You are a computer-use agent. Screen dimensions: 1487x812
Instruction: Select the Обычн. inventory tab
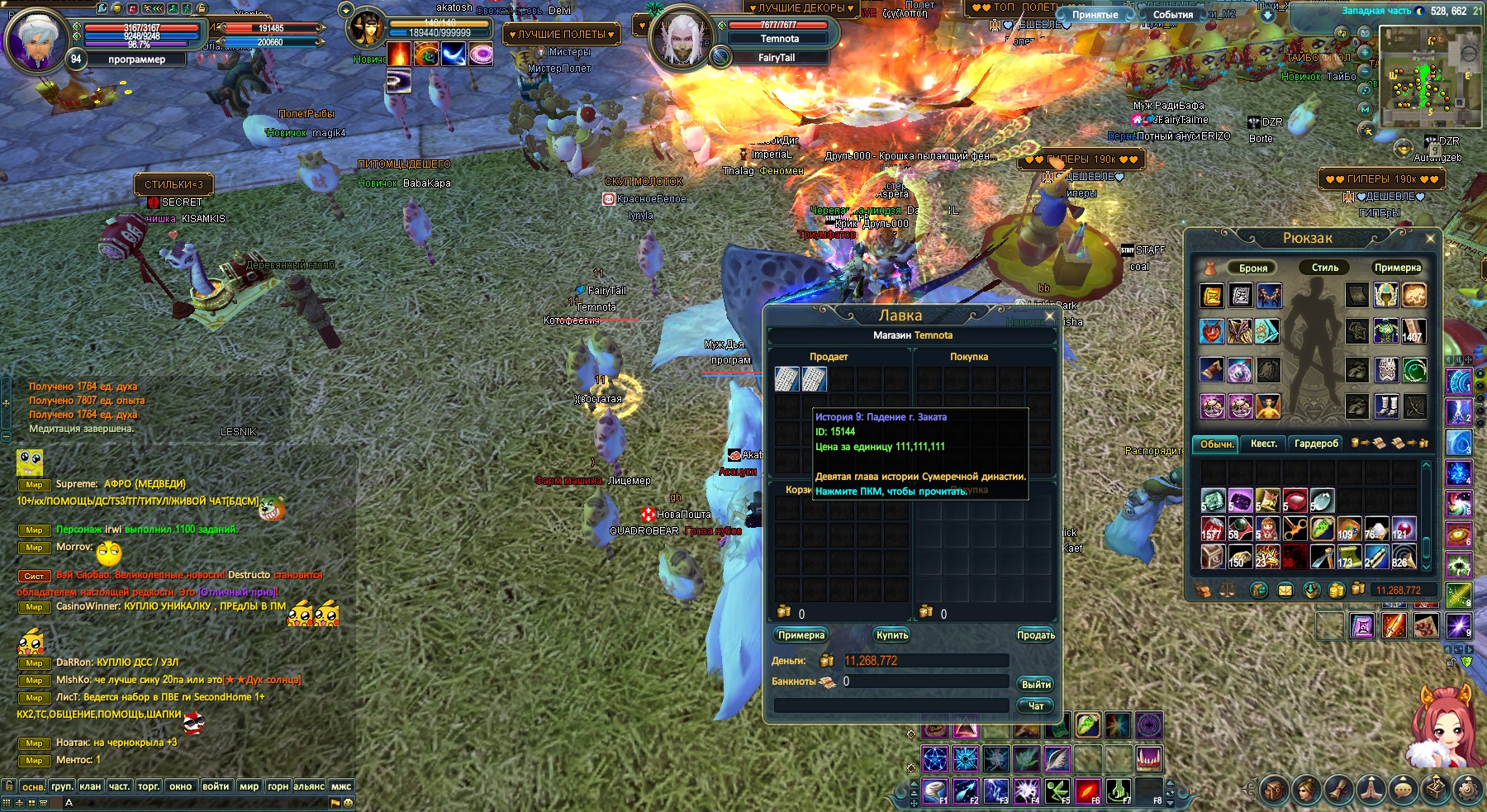click(x=1216, y=444)
